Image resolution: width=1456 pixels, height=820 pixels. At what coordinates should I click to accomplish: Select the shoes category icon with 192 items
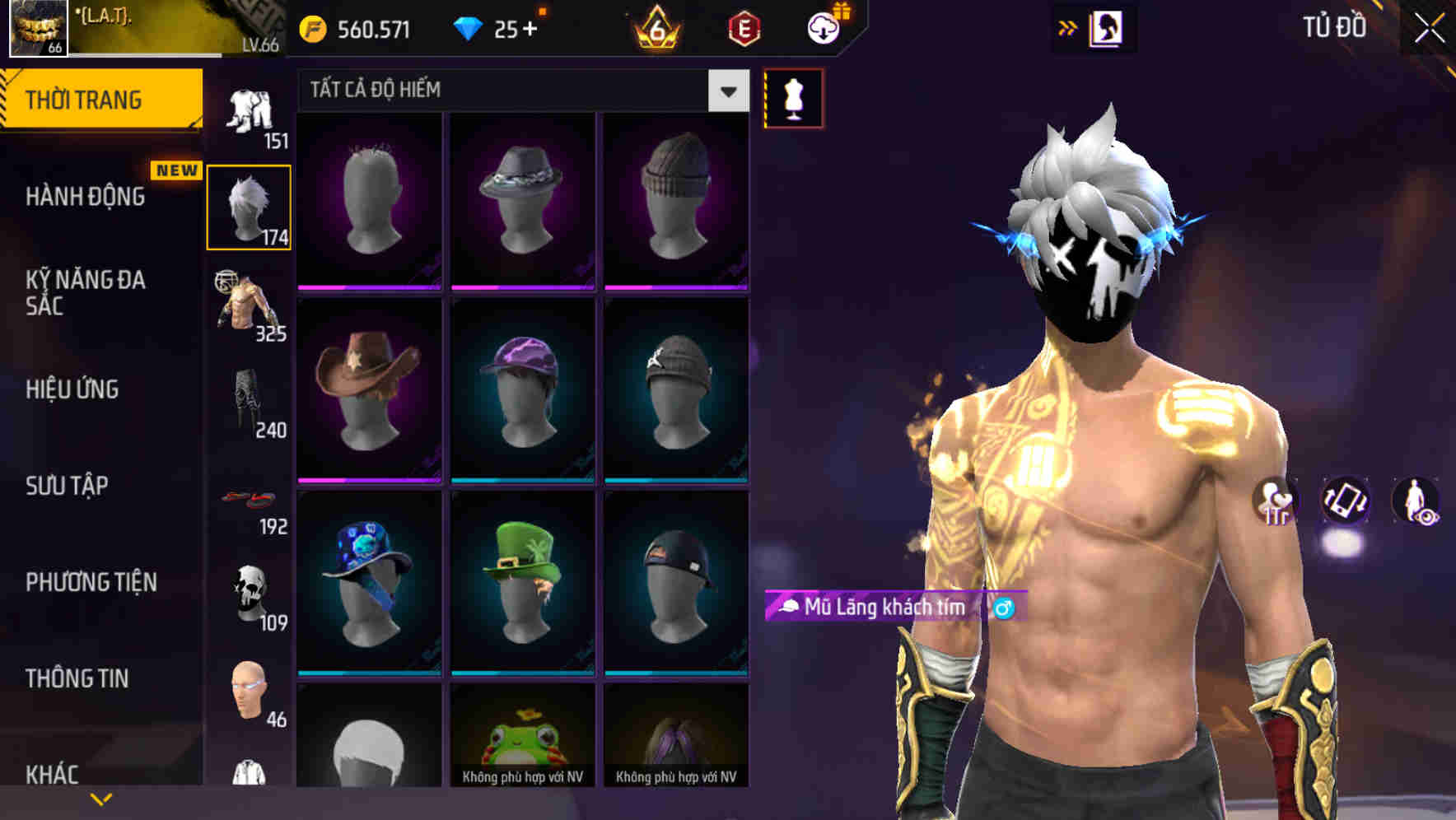pos(250,498)
